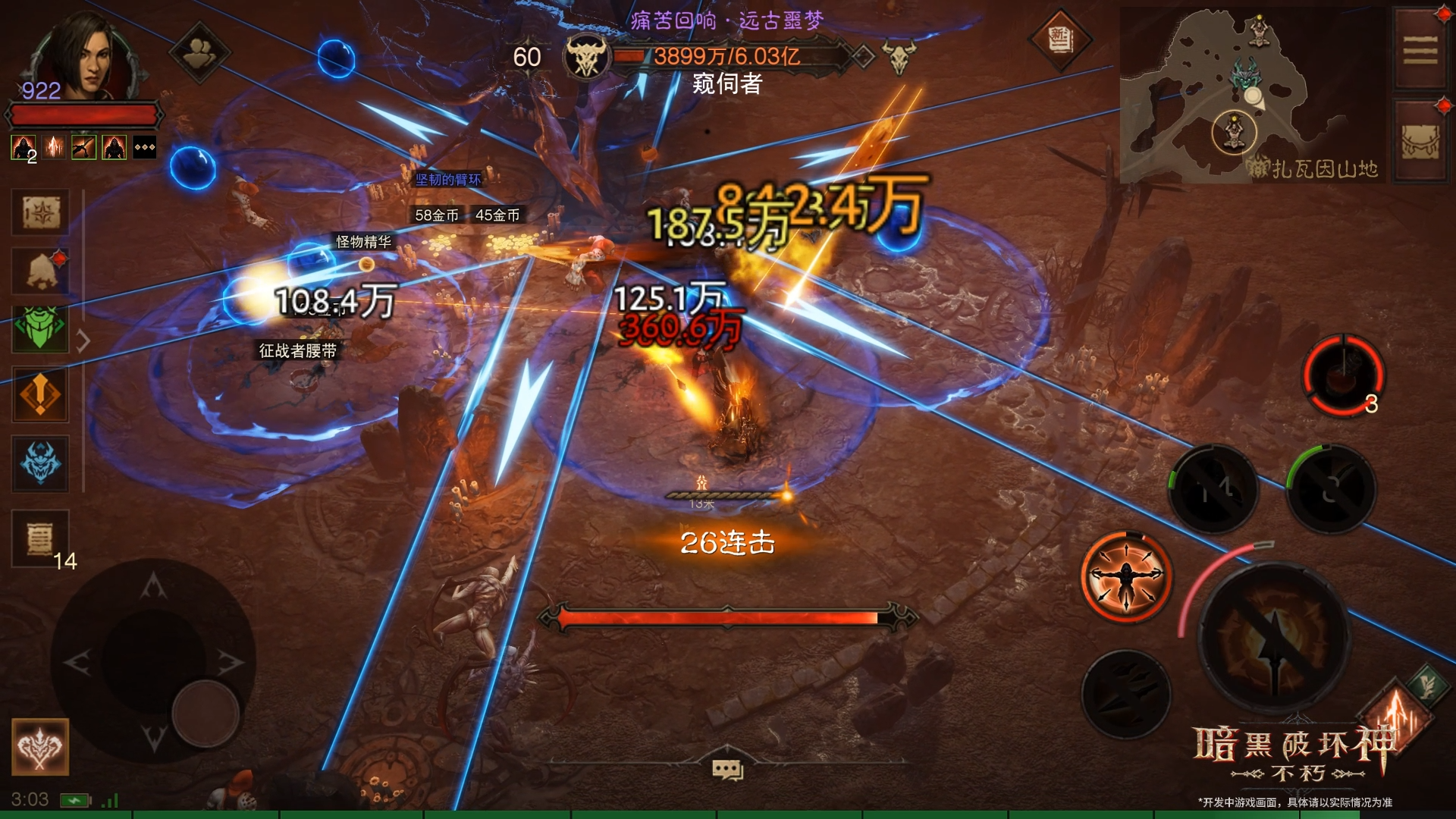Expand the buff bar with the ellipsis icon
The image size is (1456, 819).
point(144,147)
